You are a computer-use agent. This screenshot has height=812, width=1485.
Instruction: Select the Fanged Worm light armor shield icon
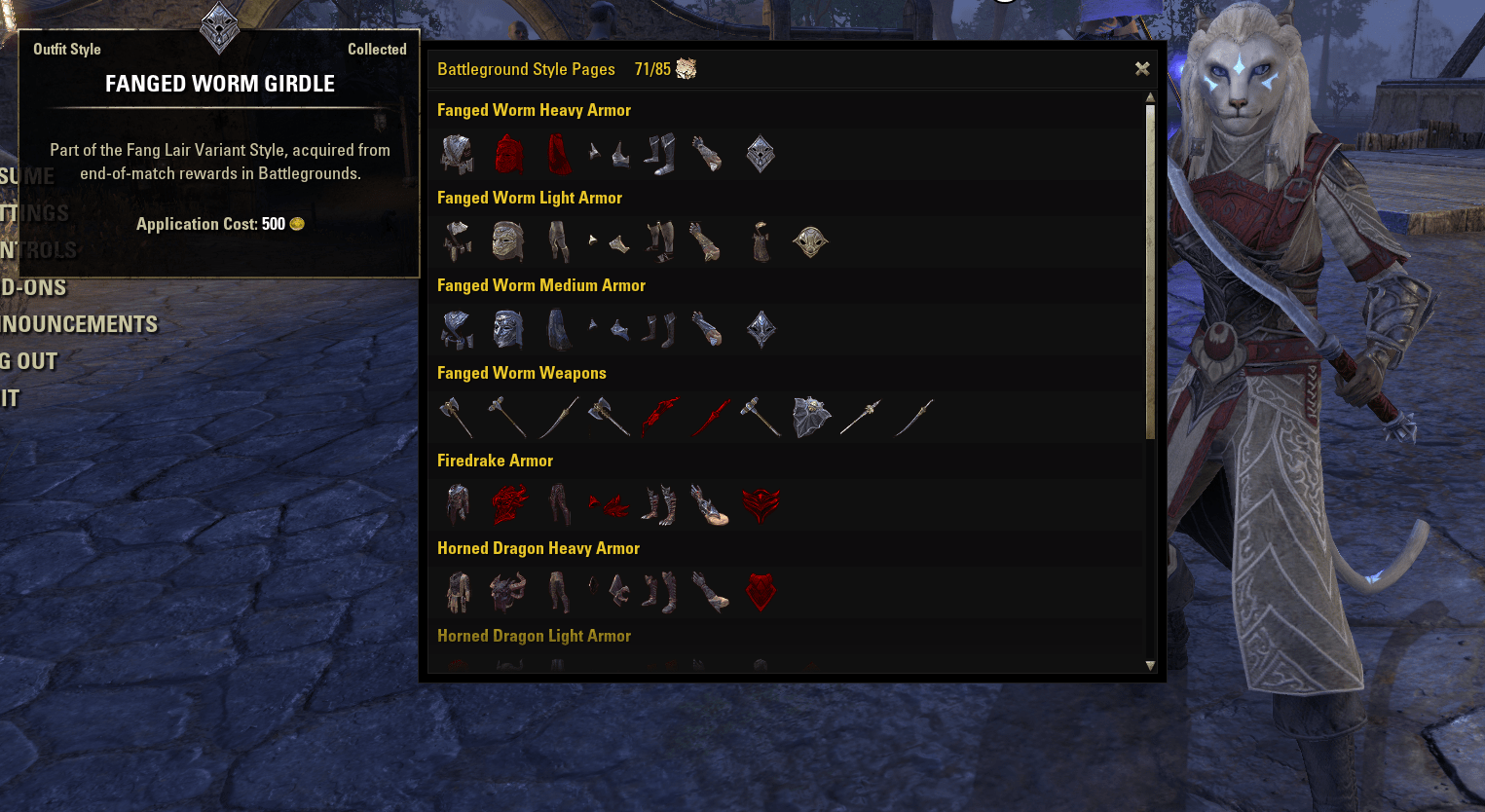811,240
